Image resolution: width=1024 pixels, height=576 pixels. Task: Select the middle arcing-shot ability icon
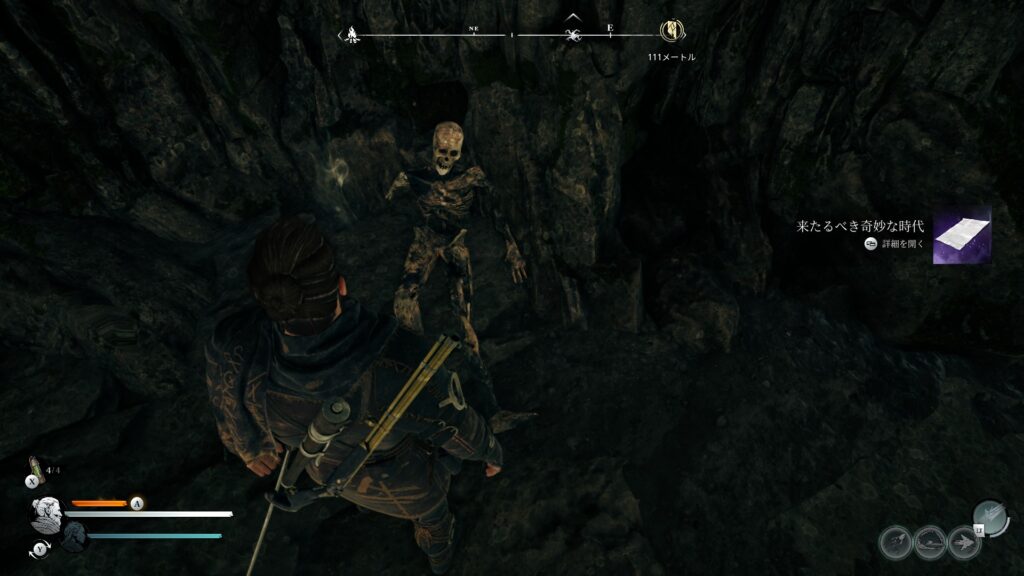click(930, 543)
